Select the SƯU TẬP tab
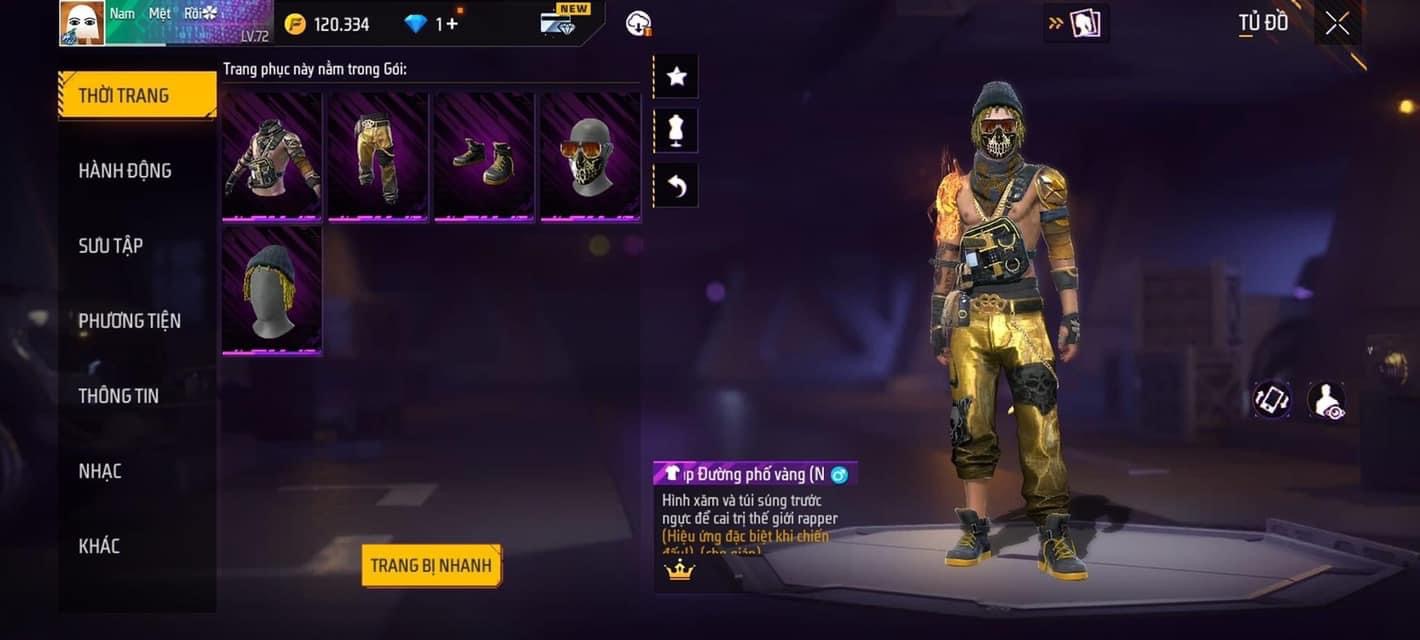The width and height of the screenshot is (1420, 640). coord(111,246)
